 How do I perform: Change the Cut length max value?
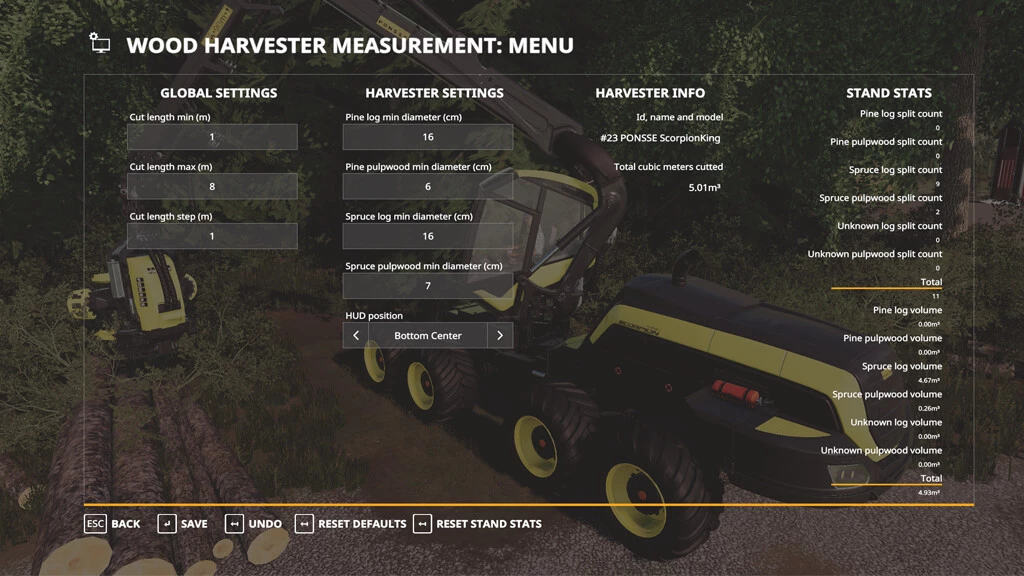(x=212, y=186)
